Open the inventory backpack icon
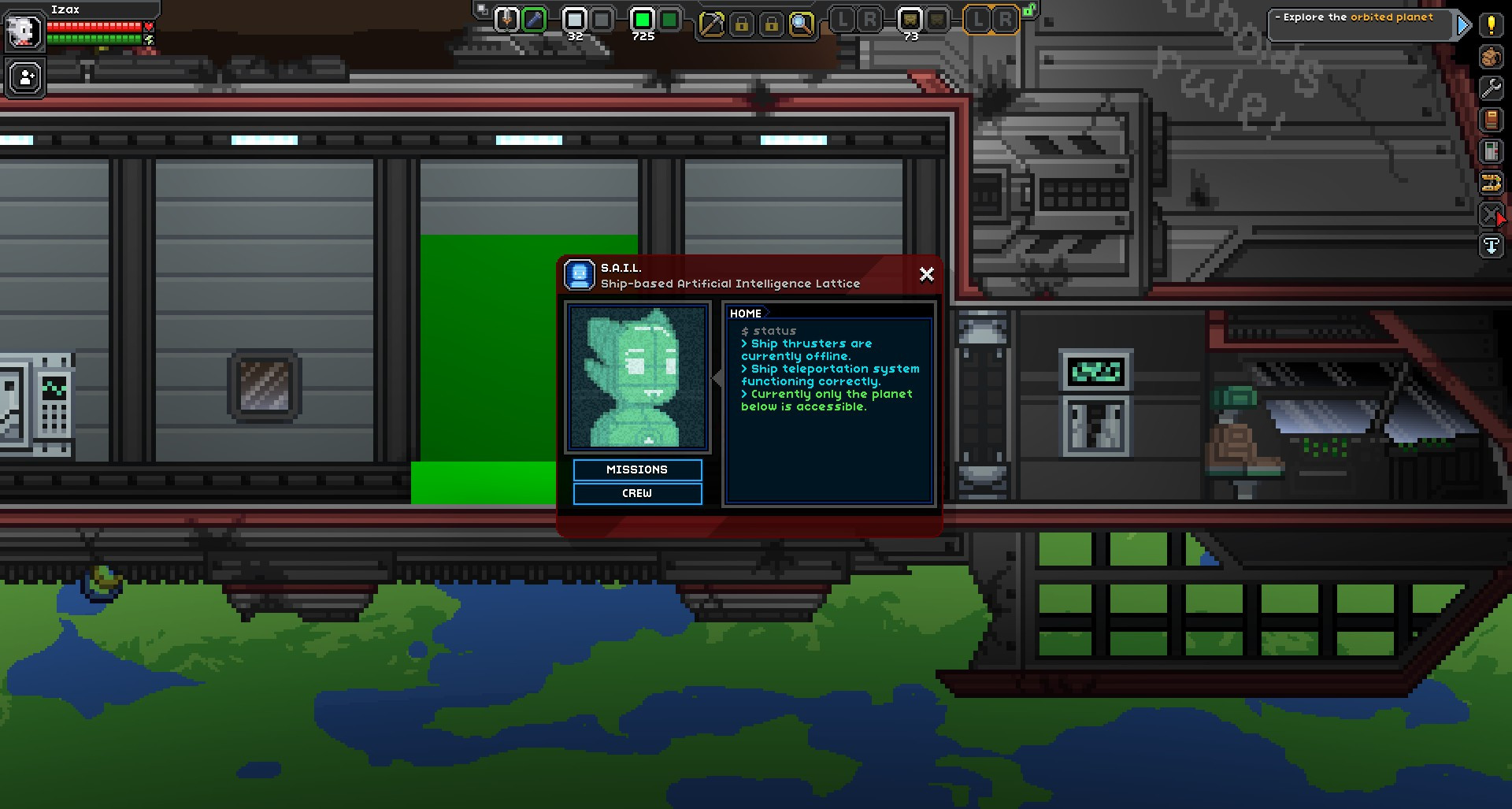The image size is (1512, 809). 1491,57
